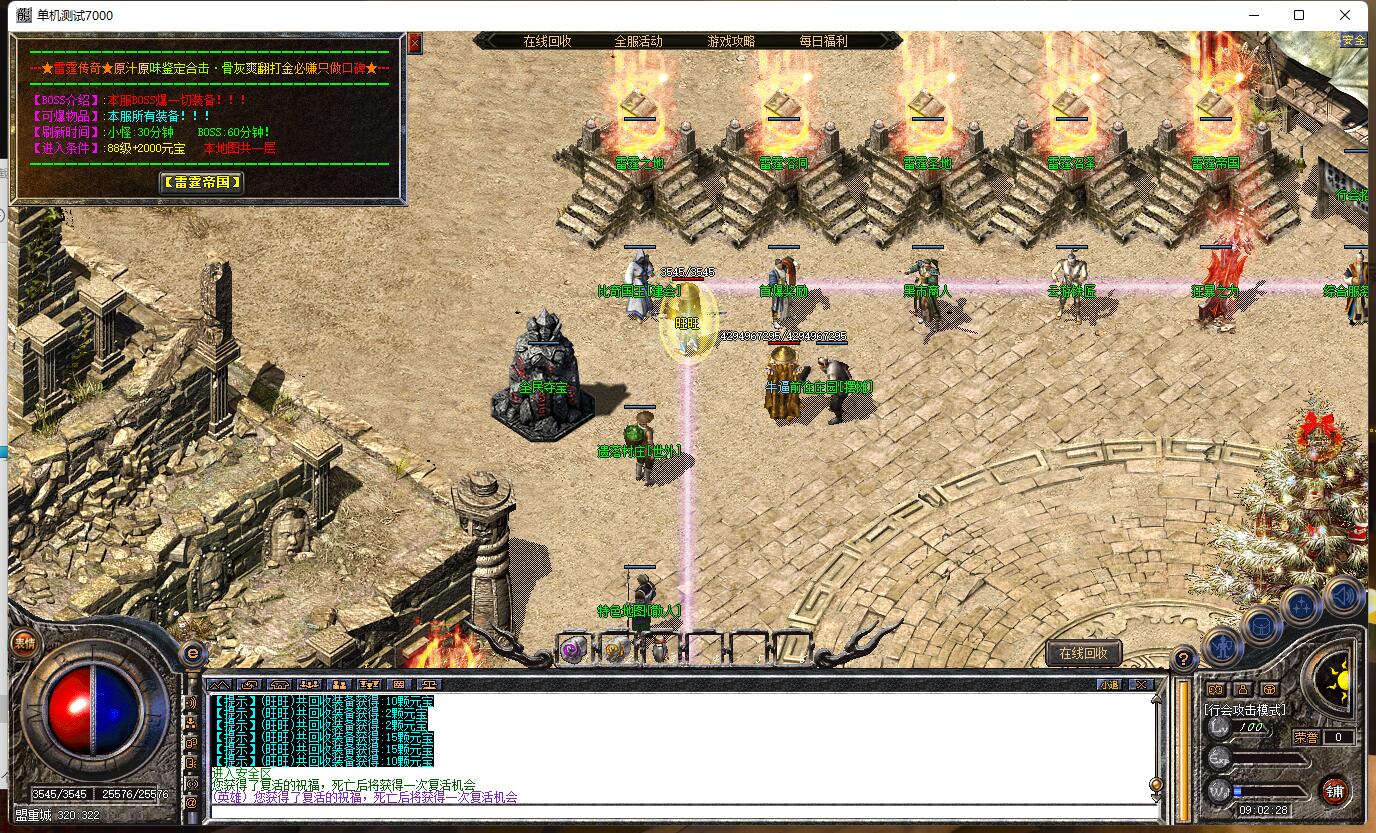The image size is (1376, 833).
Task: Open the bag inventory round icon
Action: pyautogui.click(x=1262, y=626)
